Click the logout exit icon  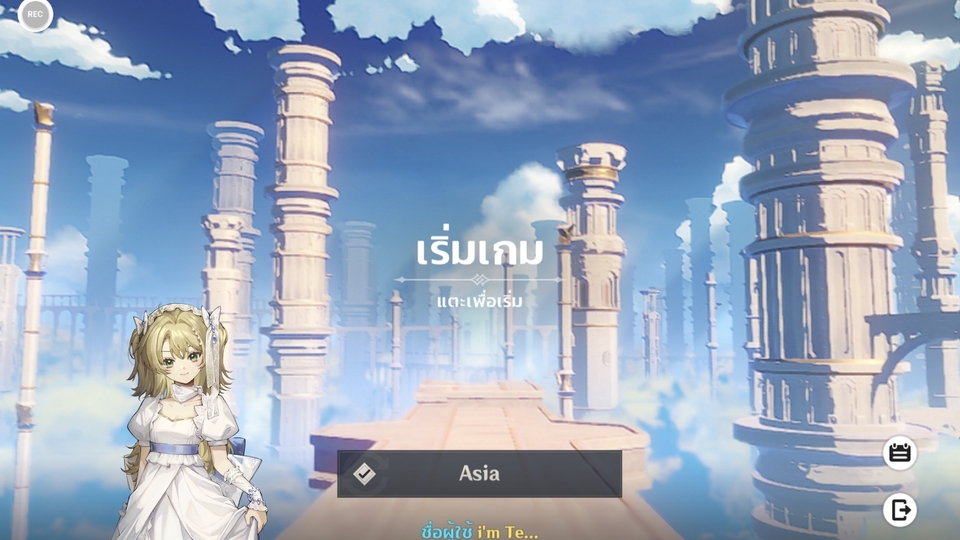point(900,510)
